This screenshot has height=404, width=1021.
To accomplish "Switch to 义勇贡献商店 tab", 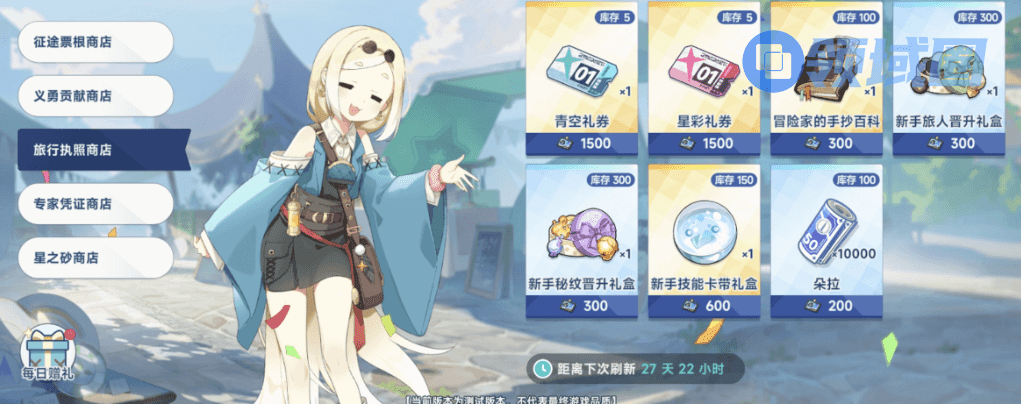I will pos(95,96).
